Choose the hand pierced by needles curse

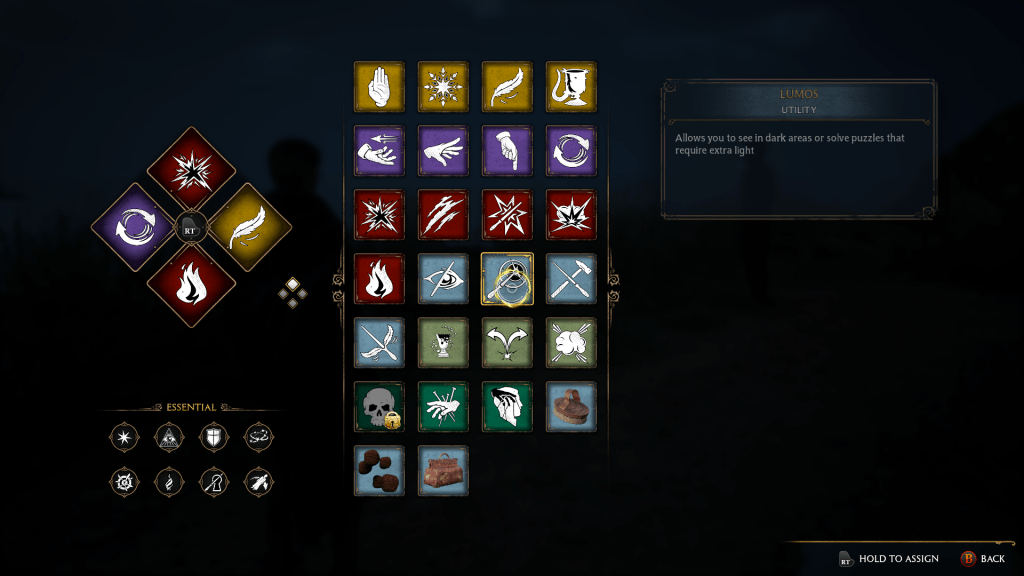click(443, 406)
